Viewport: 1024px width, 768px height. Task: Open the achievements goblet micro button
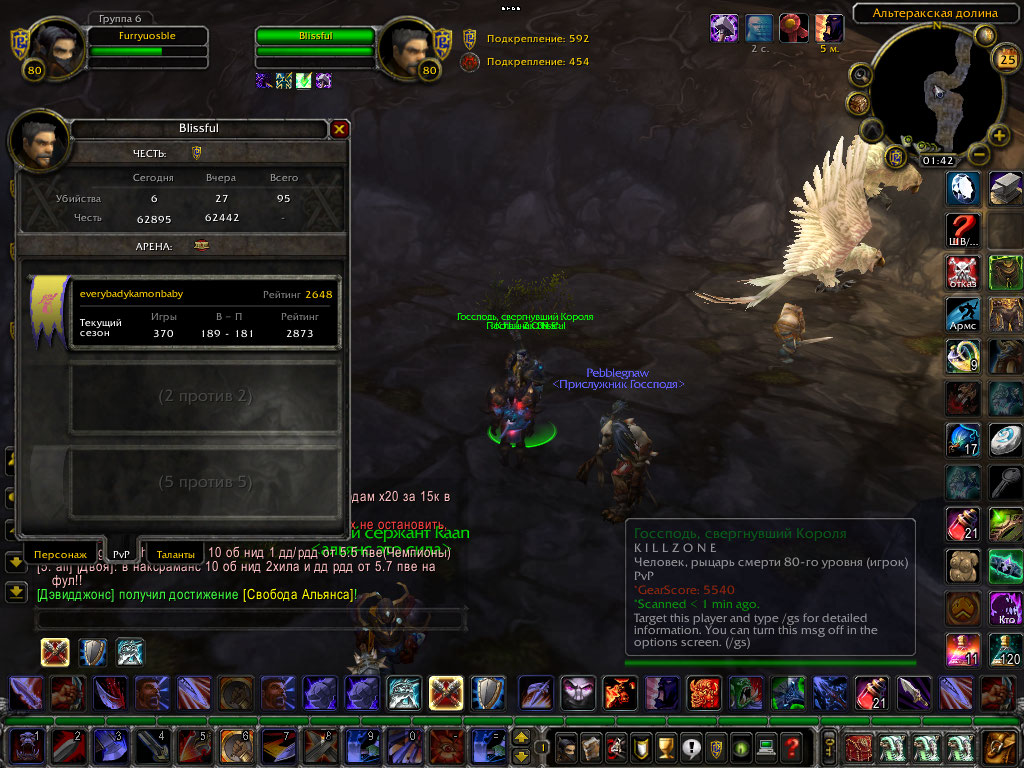coord(639,746)
